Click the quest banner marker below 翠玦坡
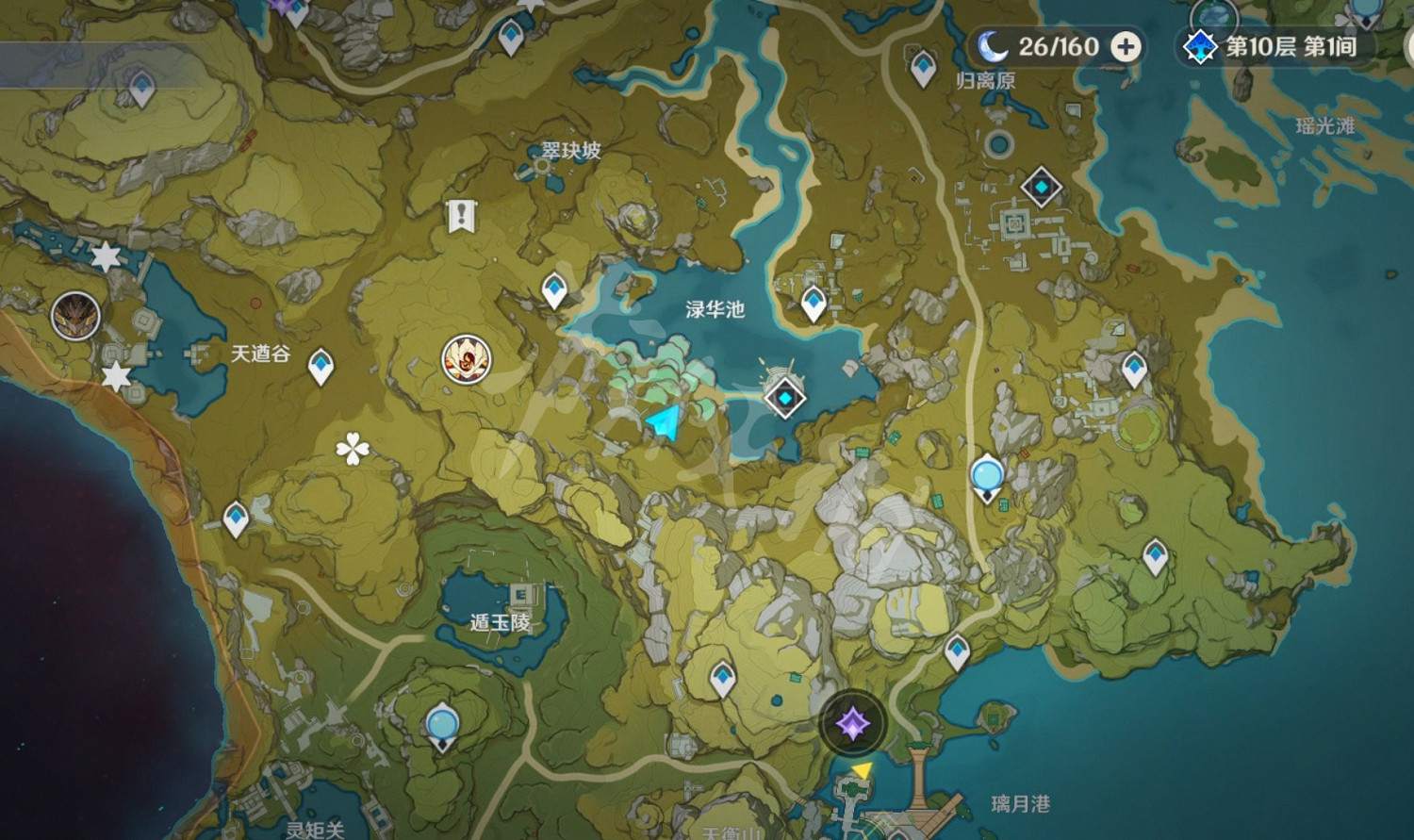 (461, 215)
